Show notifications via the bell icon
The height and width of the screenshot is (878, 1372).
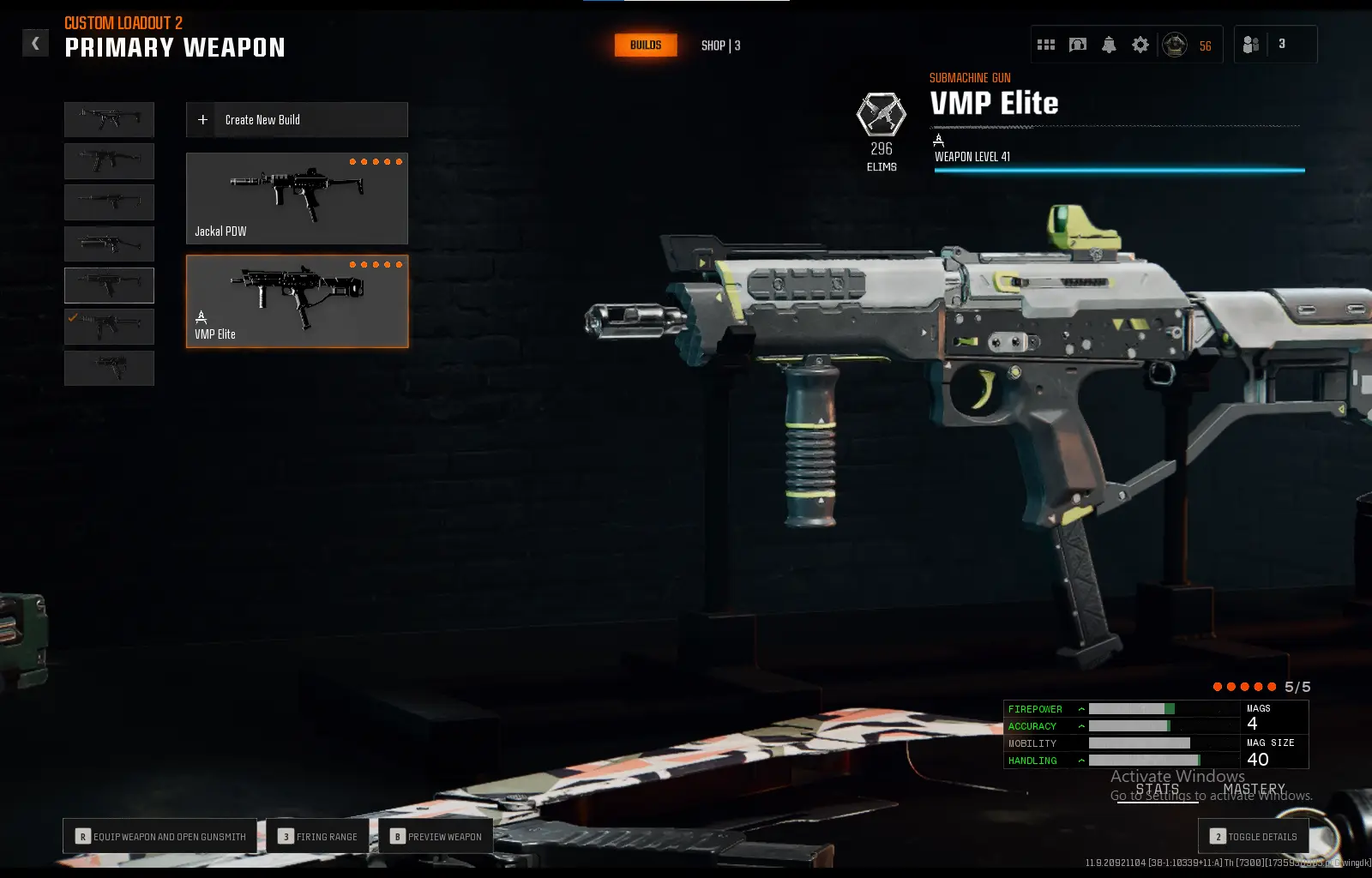[1109, 45]
